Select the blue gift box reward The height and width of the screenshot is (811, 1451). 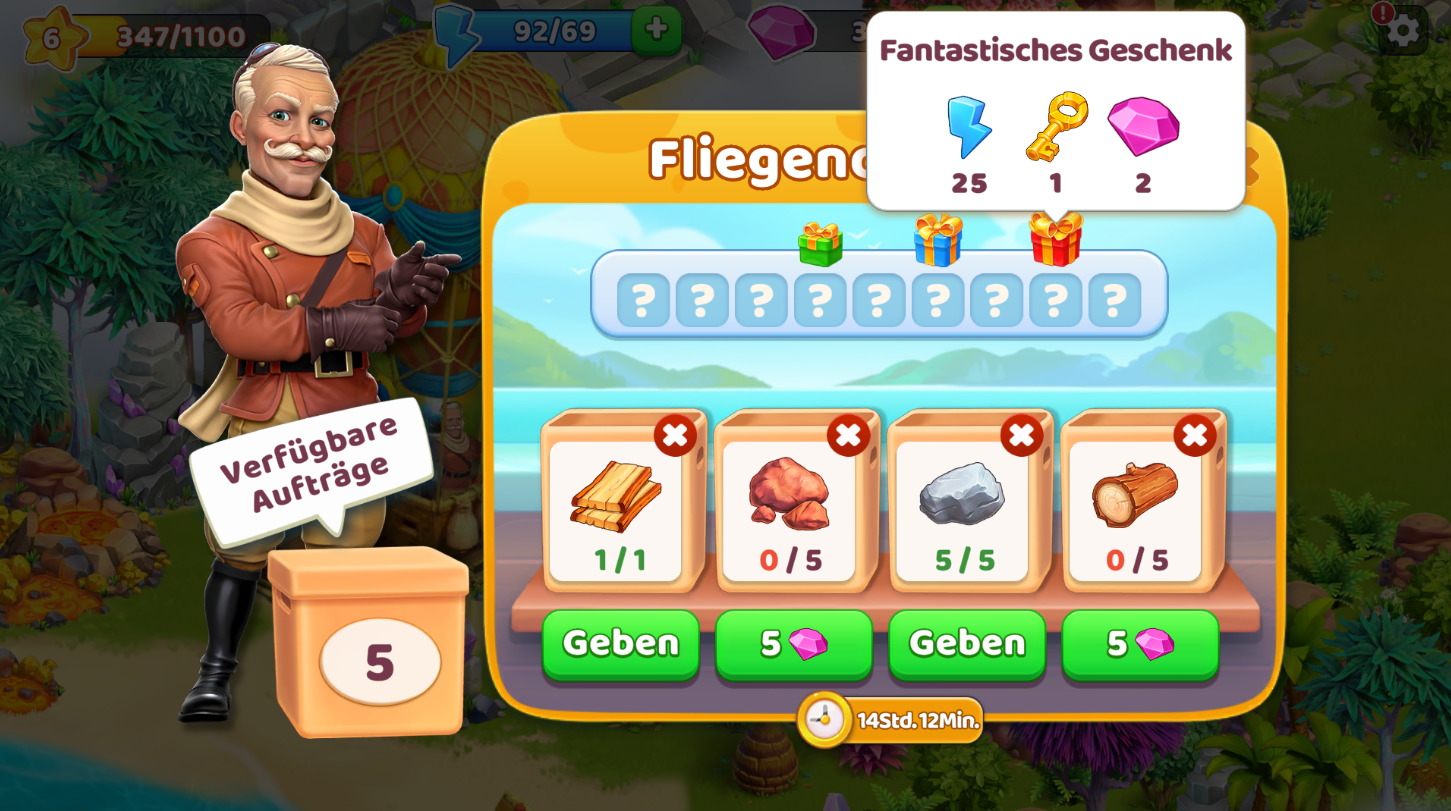(x=937, y=241)
